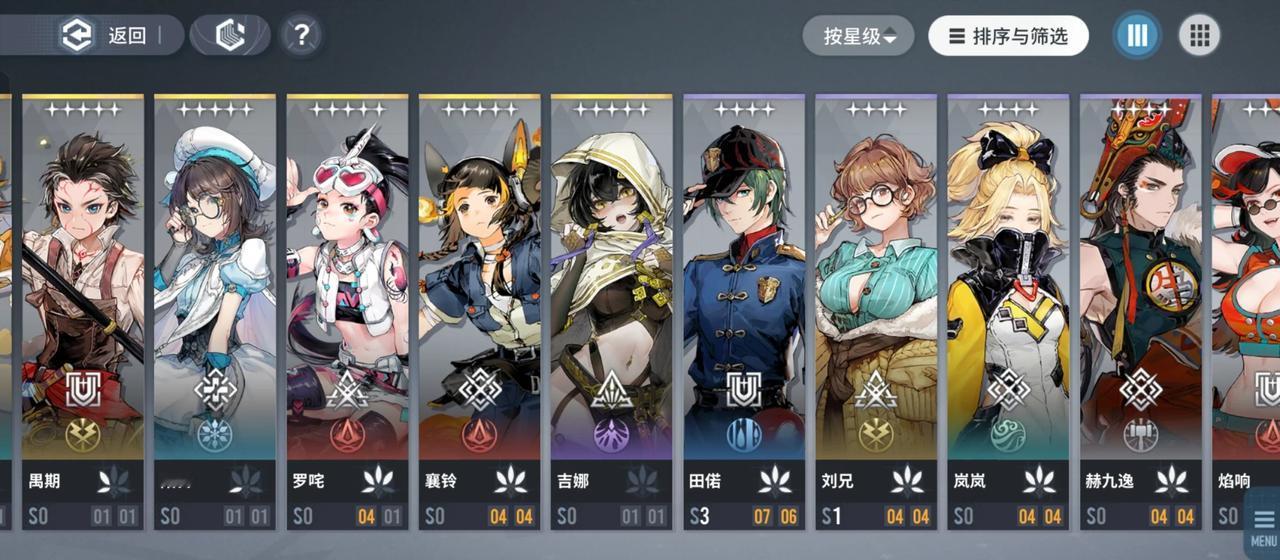The height and width of the screenshot is (560, 1280).
Task: Select character card 罗咤
Action: (x=347, y=300)
